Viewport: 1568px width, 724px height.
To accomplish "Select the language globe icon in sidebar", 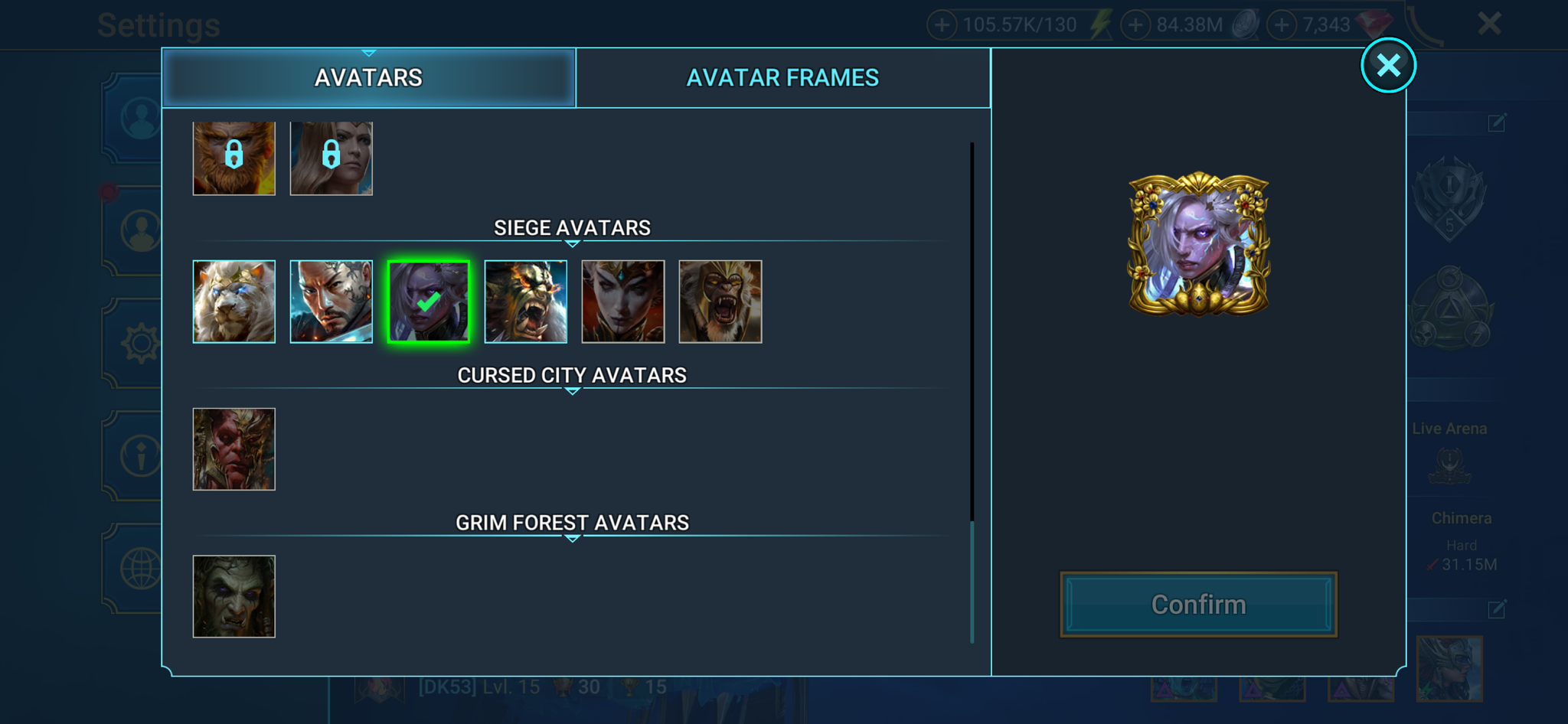I will click(141, 566).
